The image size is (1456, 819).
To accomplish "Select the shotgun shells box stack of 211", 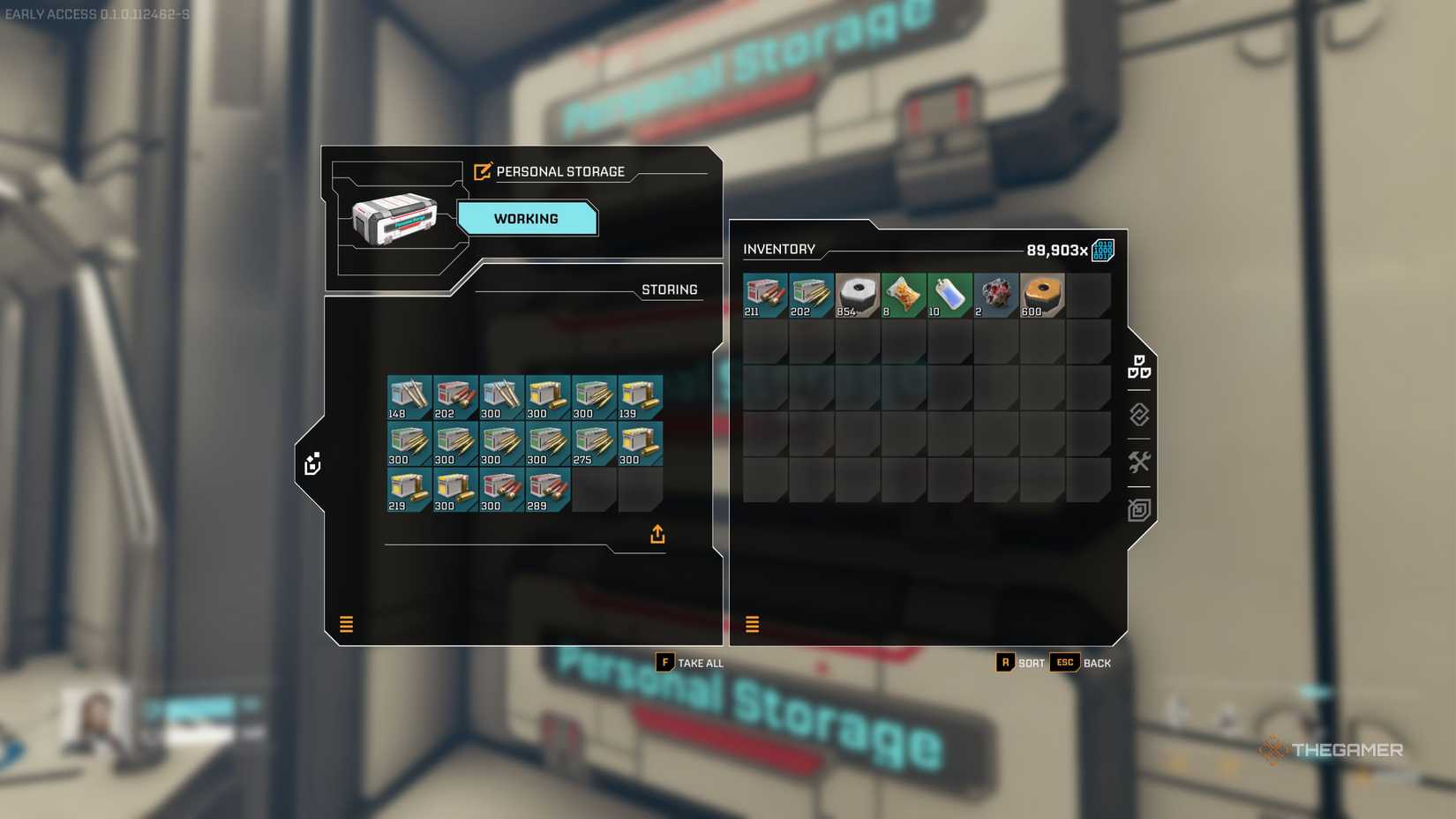I will 764,295.
